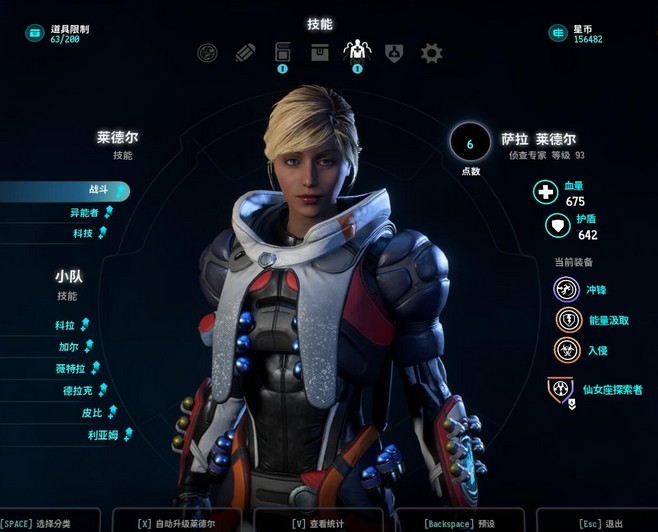Screen dimensions: 658x532
Task: Open the 仙女座探索者 profile badge
Action: tap(559, 388)
